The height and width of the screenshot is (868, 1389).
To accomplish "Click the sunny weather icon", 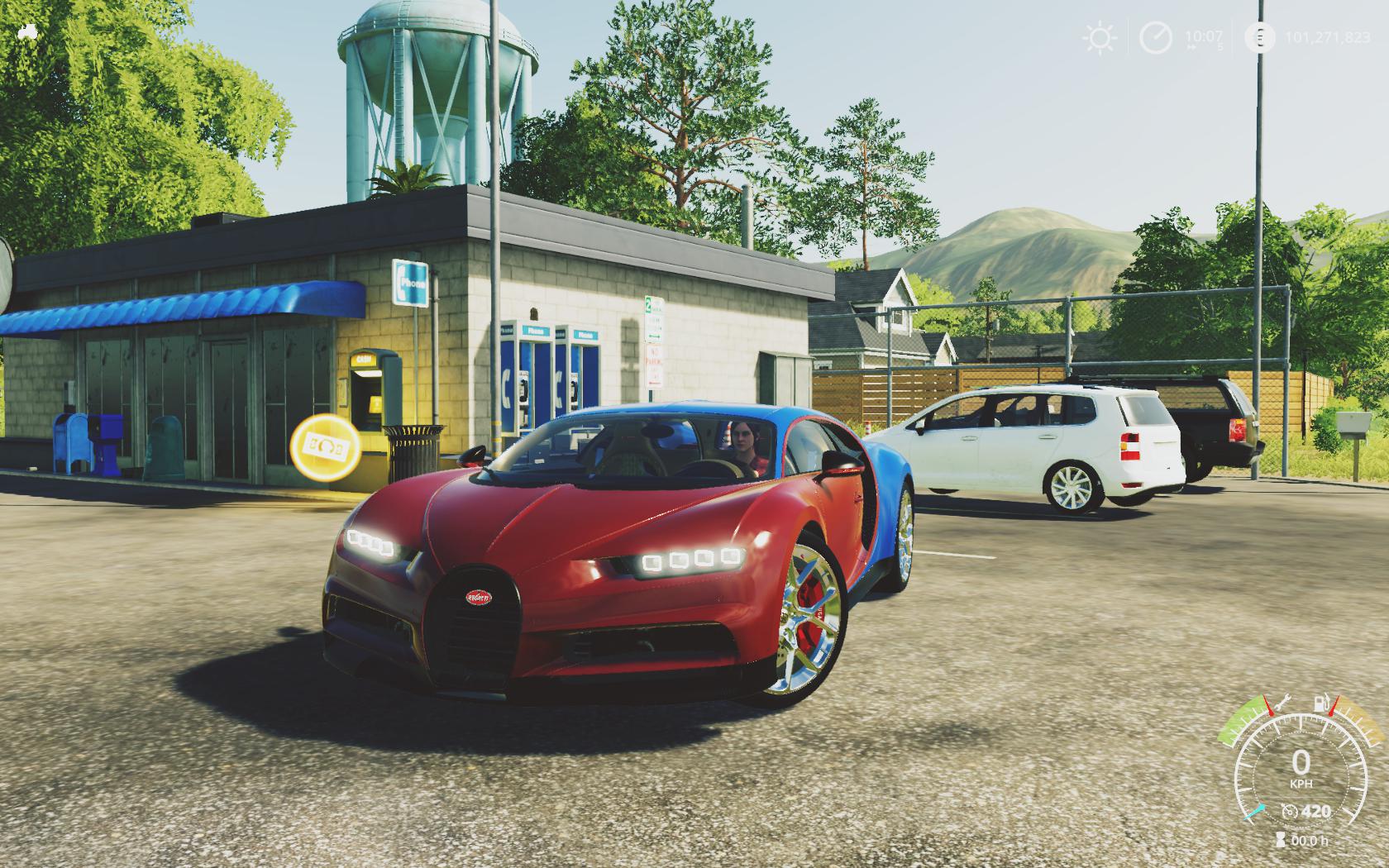I will coord(1100,38).
